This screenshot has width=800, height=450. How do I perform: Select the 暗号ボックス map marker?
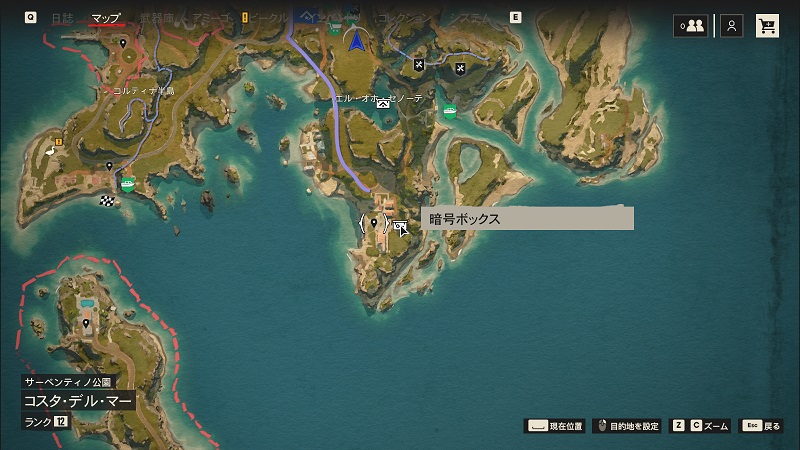tap(400, 227)
